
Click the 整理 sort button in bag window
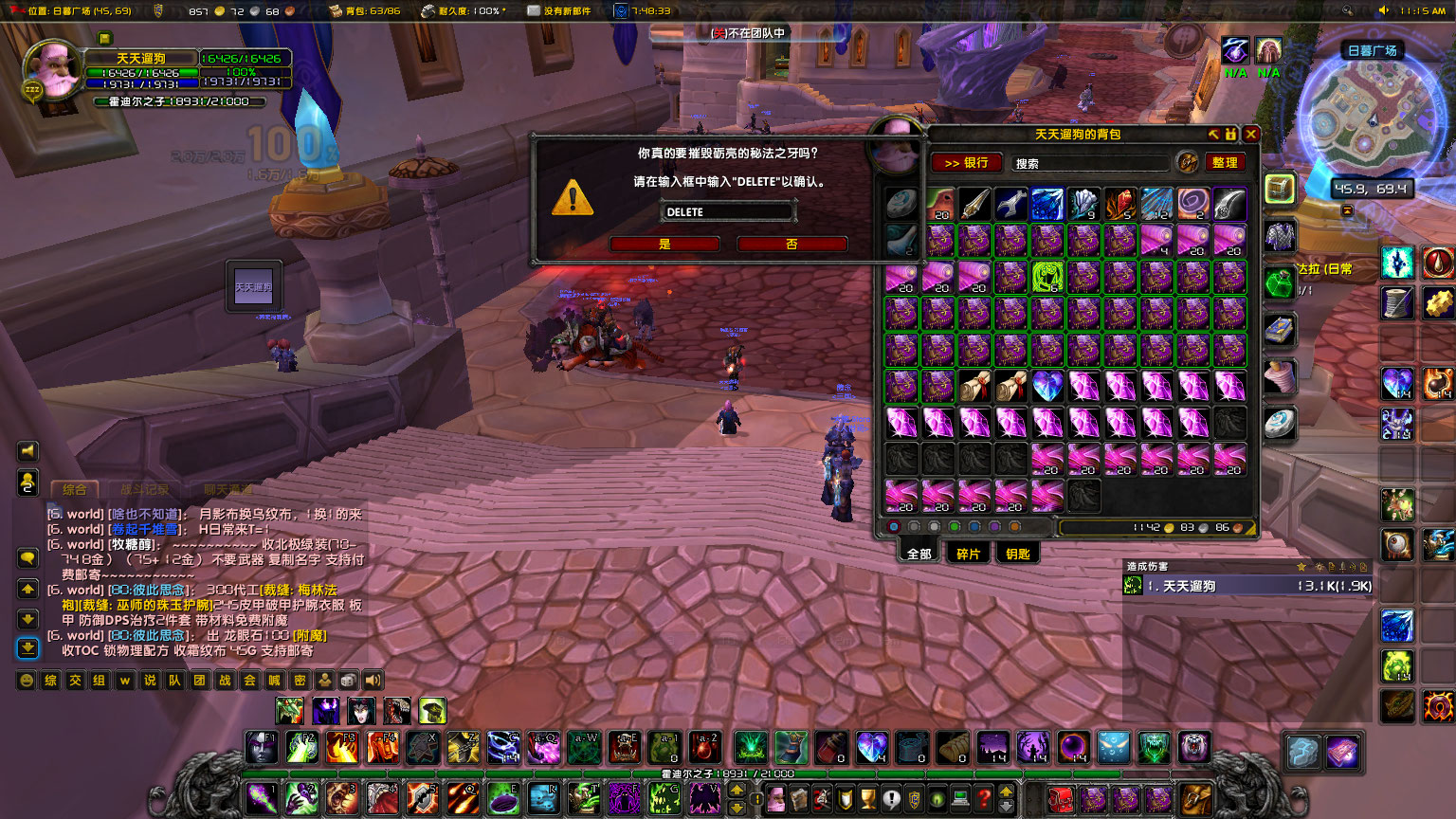(x=1226, y=162)
